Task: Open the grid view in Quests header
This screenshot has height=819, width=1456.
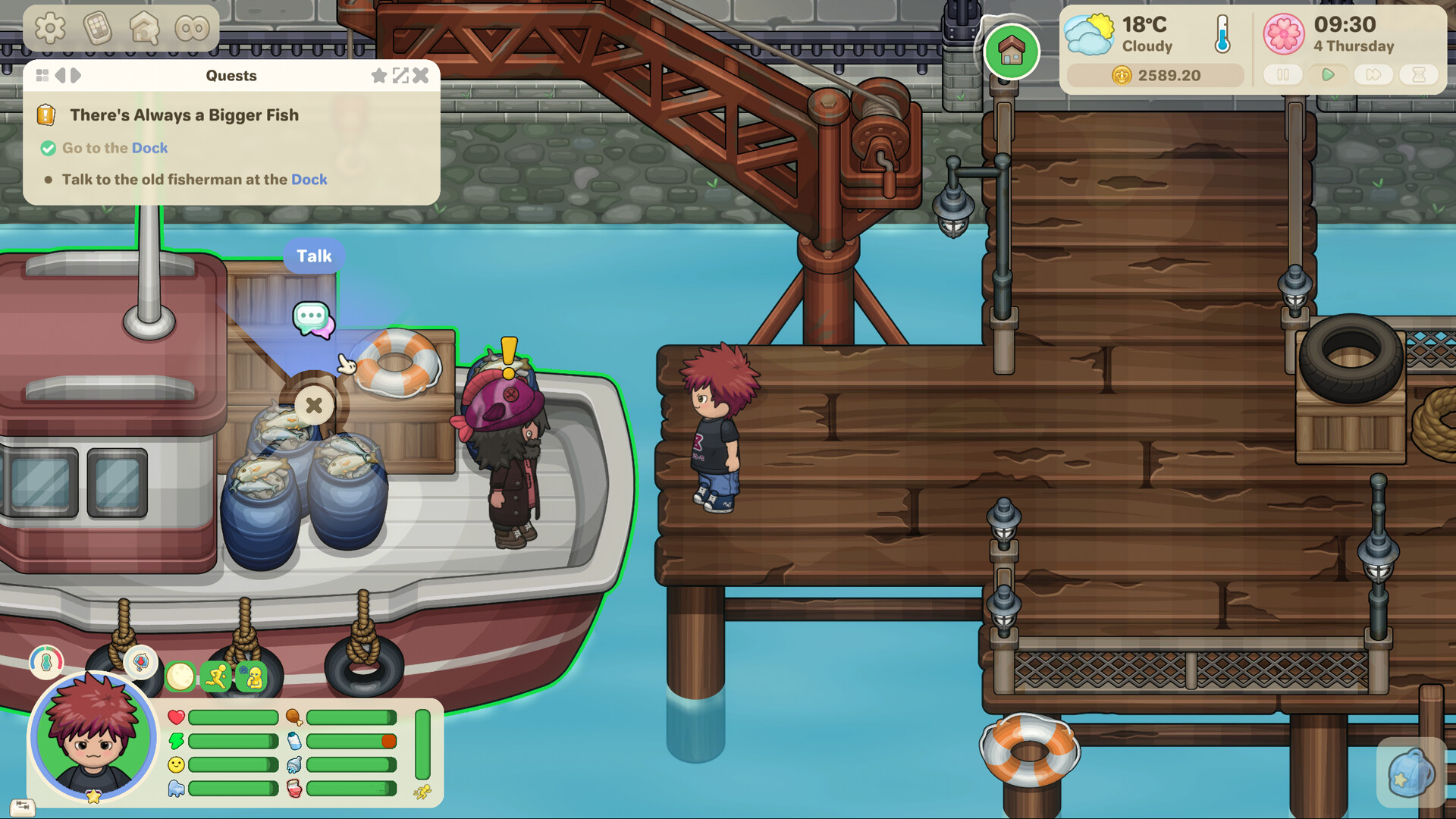Action: pyautogui.click(x=42, y=75)
